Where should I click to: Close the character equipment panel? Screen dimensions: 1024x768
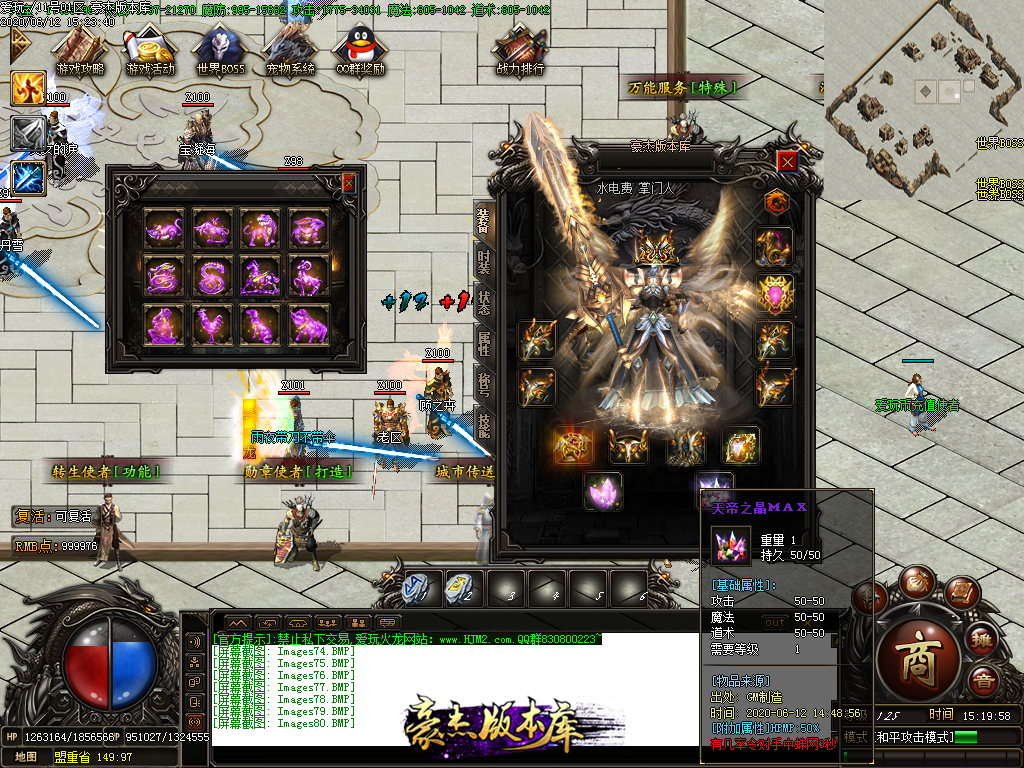[788, 162]
